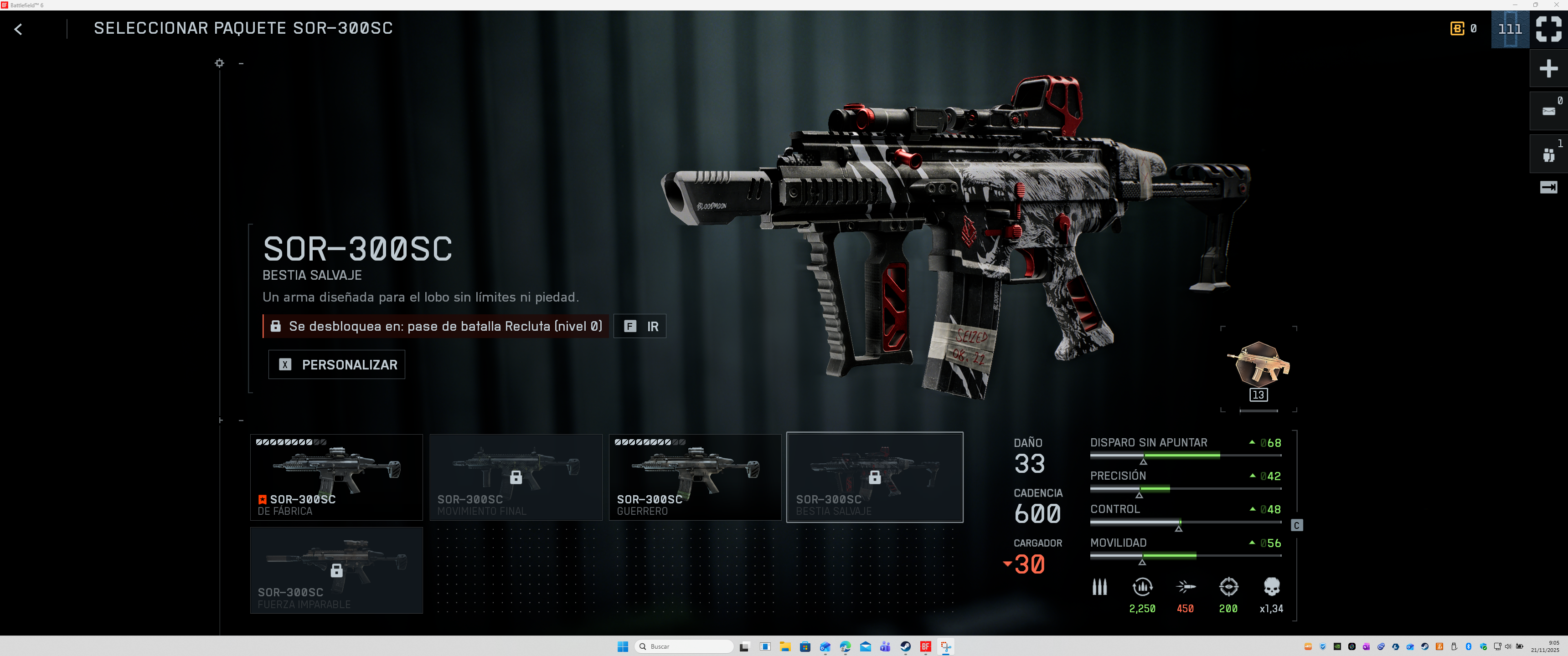Viewport: 1568px width, 656px height.
Task: Open the mail inbox icon
Action: (1548, 111)
